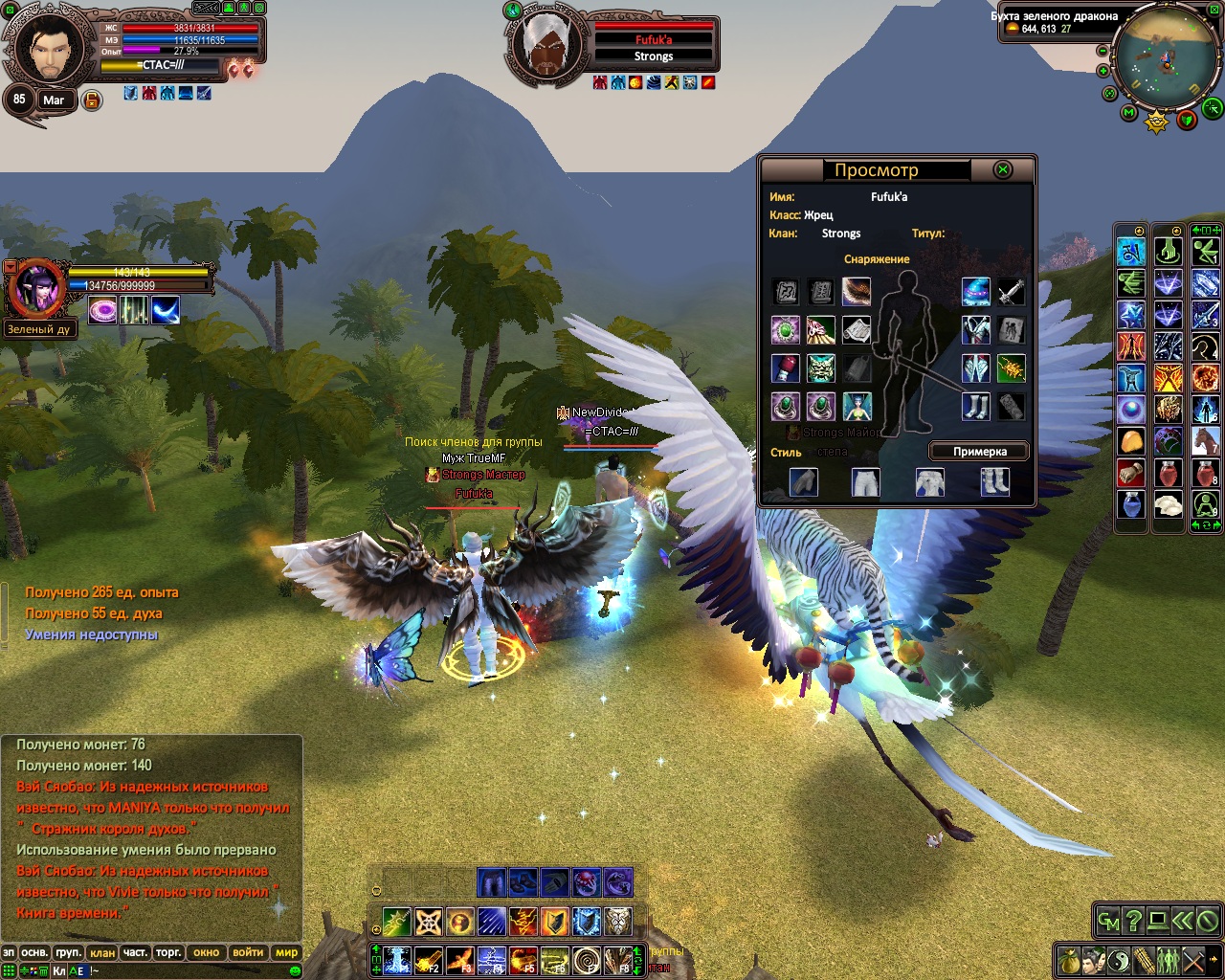Select the white boots equipment slot

pos(975,407)
